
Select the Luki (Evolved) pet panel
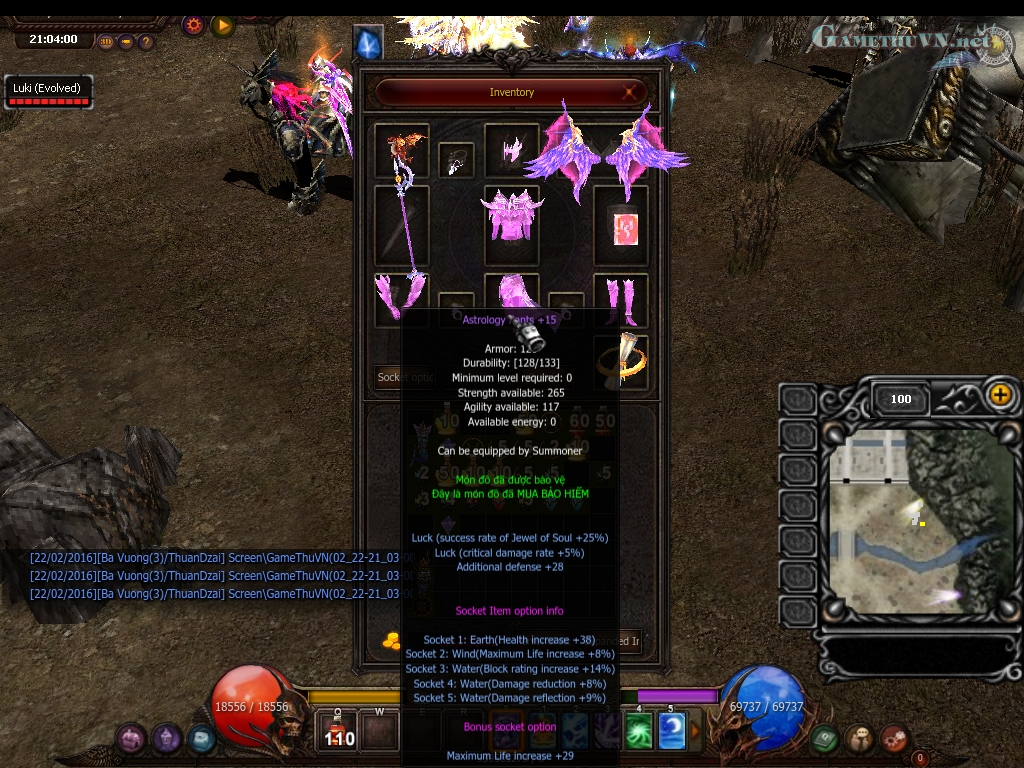[46, 92]
